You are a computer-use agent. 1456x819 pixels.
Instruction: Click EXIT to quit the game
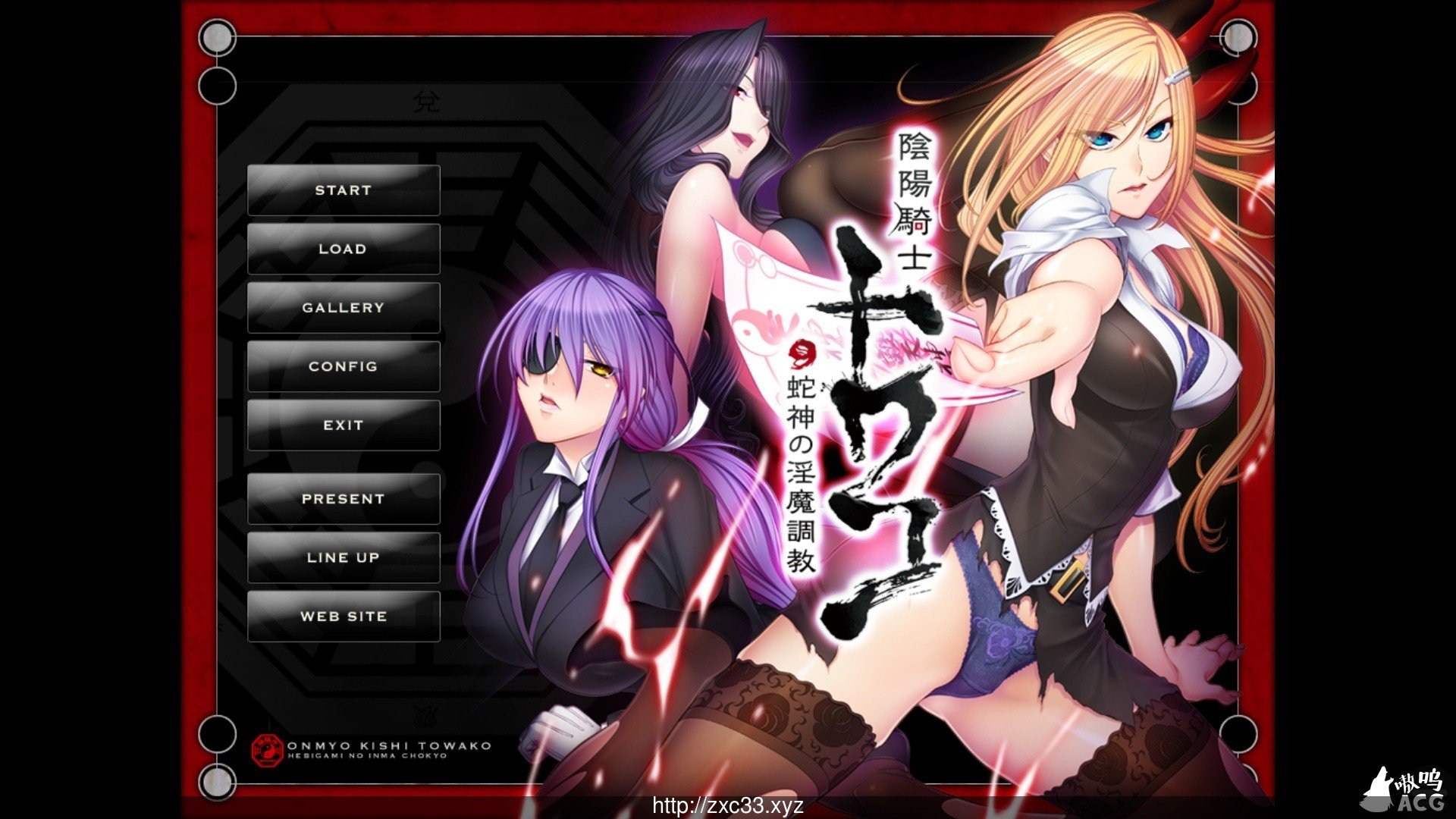pos(344,425)
